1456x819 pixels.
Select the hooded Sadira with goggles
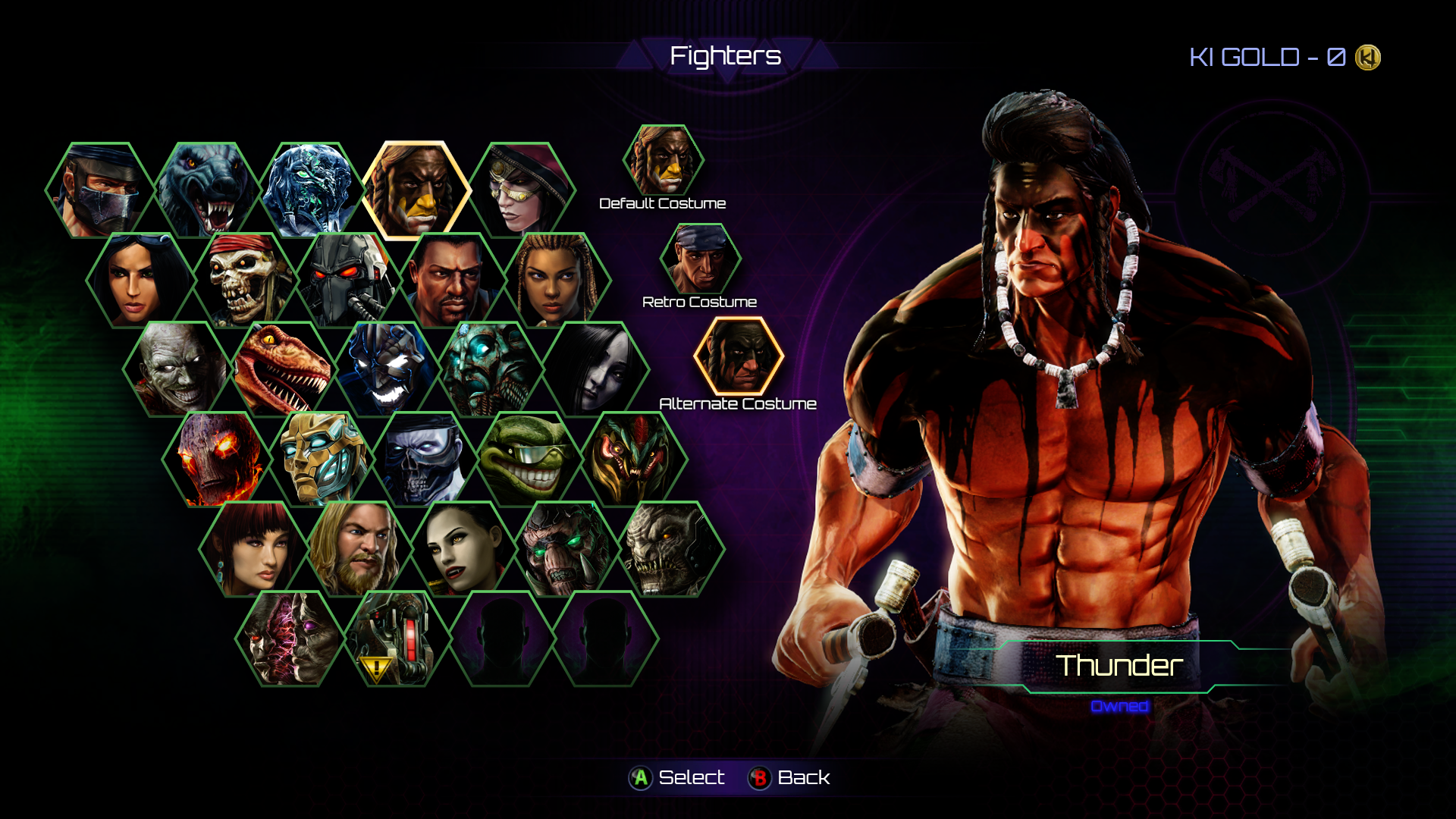tap(522, 190)
